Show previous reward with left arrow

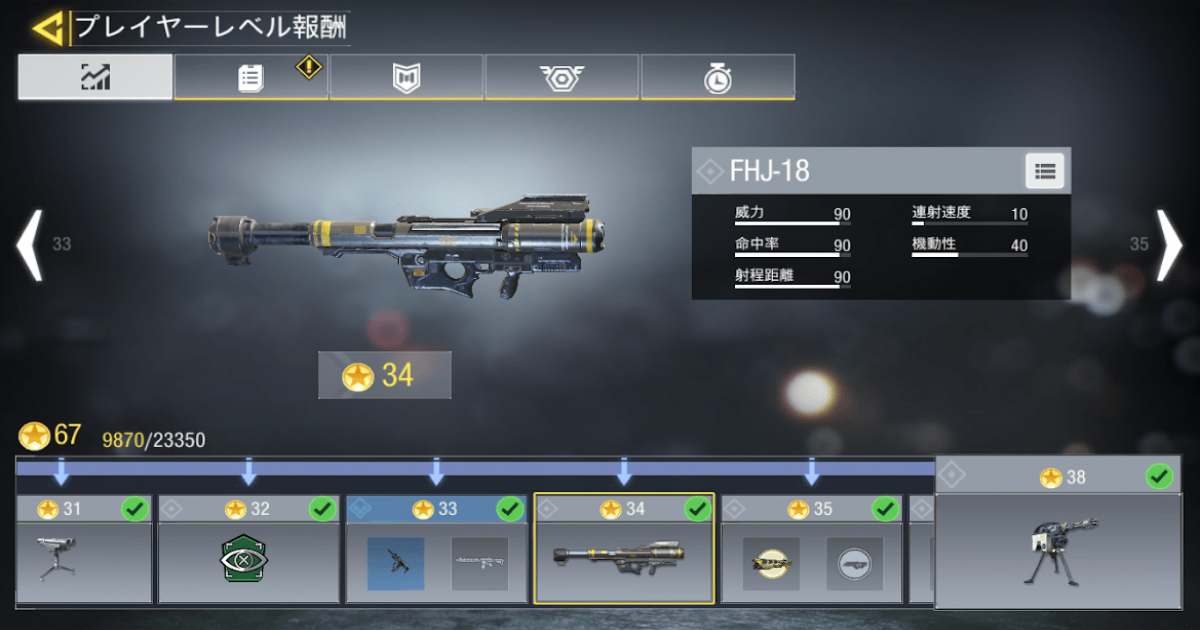30,244
